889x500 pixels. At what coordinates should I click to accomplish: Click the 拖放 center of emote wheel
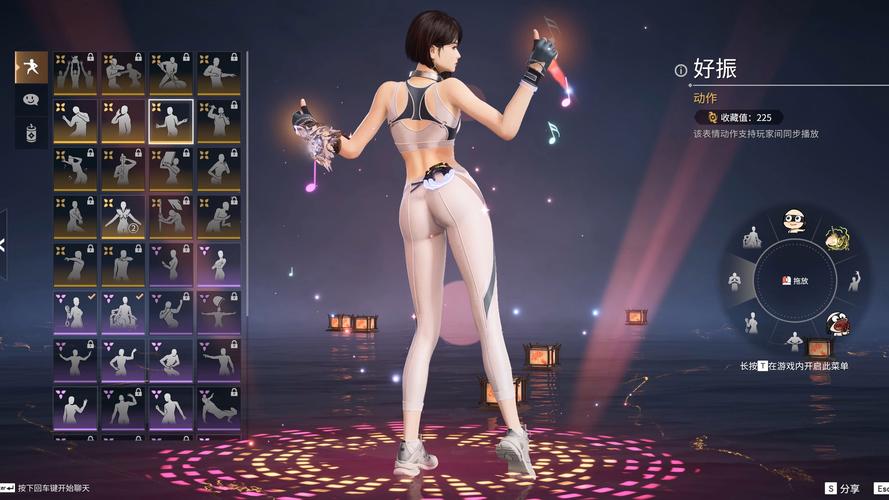(x=795, y=281)
